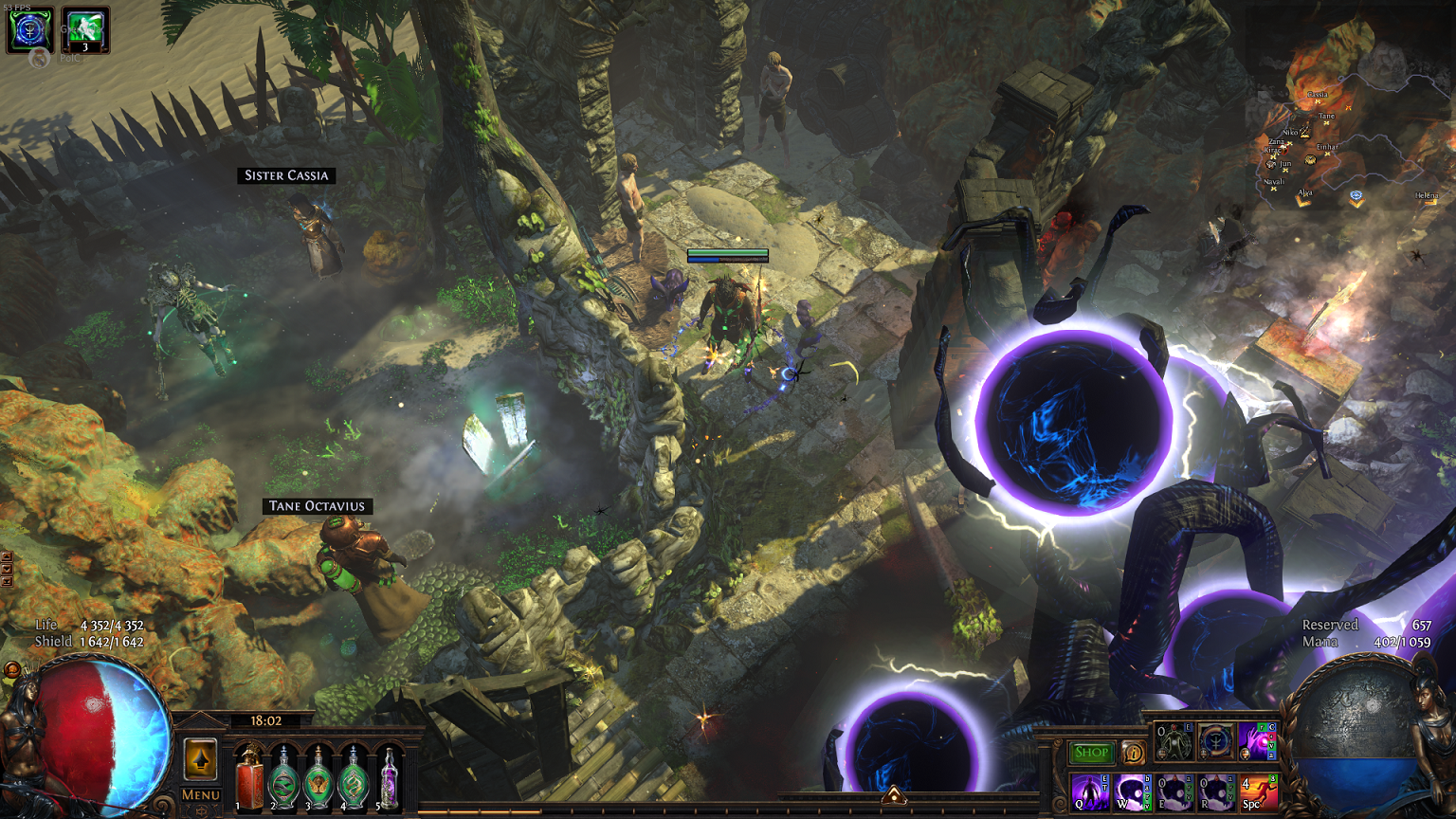The width and height of the screenshot is (1456, 819).
Task: Use the green flask in slot 4
Action: coord(354,778)
